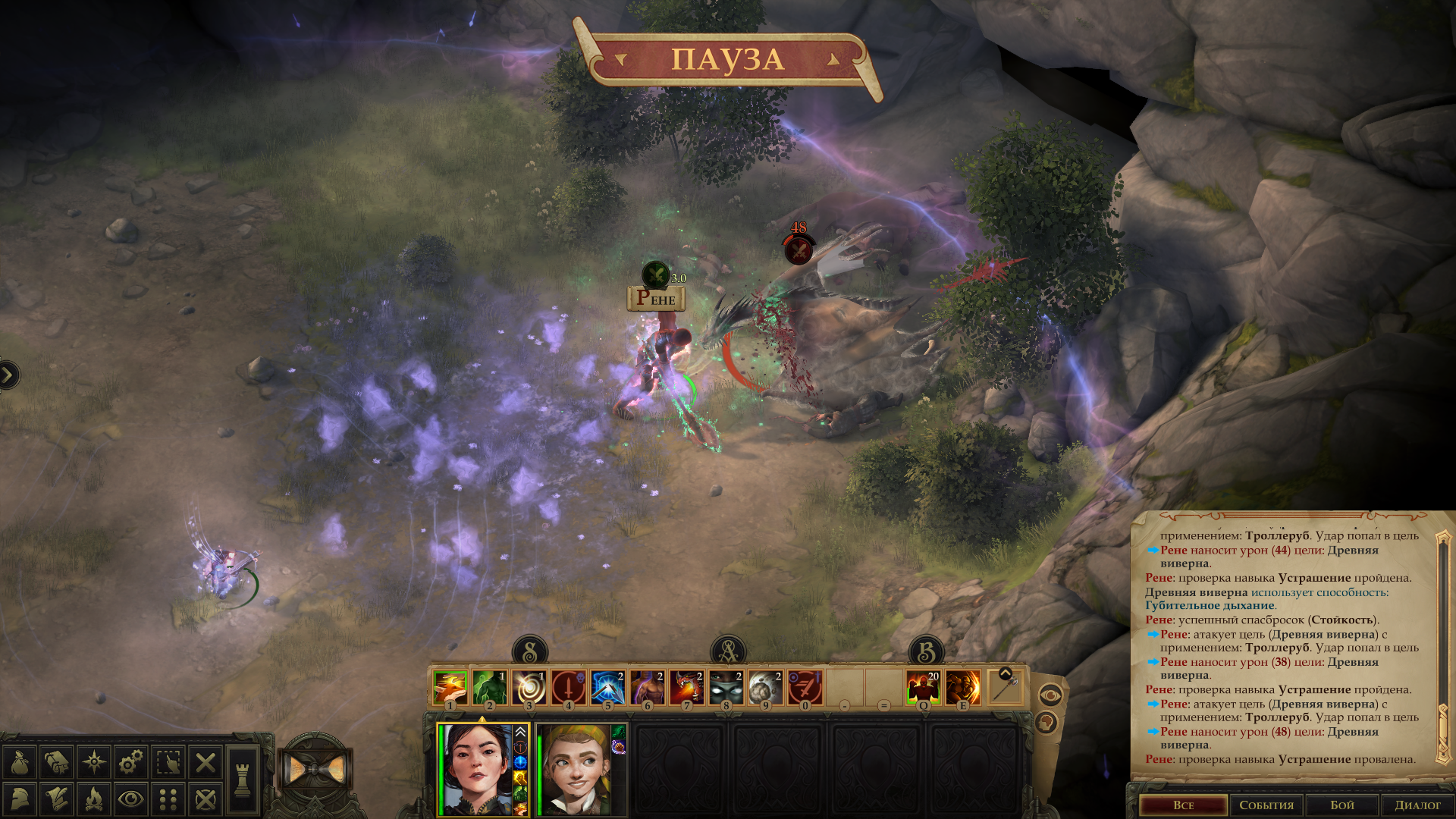Open the События log tab
Viewport: 1456px width, 819px height.
pyautogui.click(x=1266, y=805)
